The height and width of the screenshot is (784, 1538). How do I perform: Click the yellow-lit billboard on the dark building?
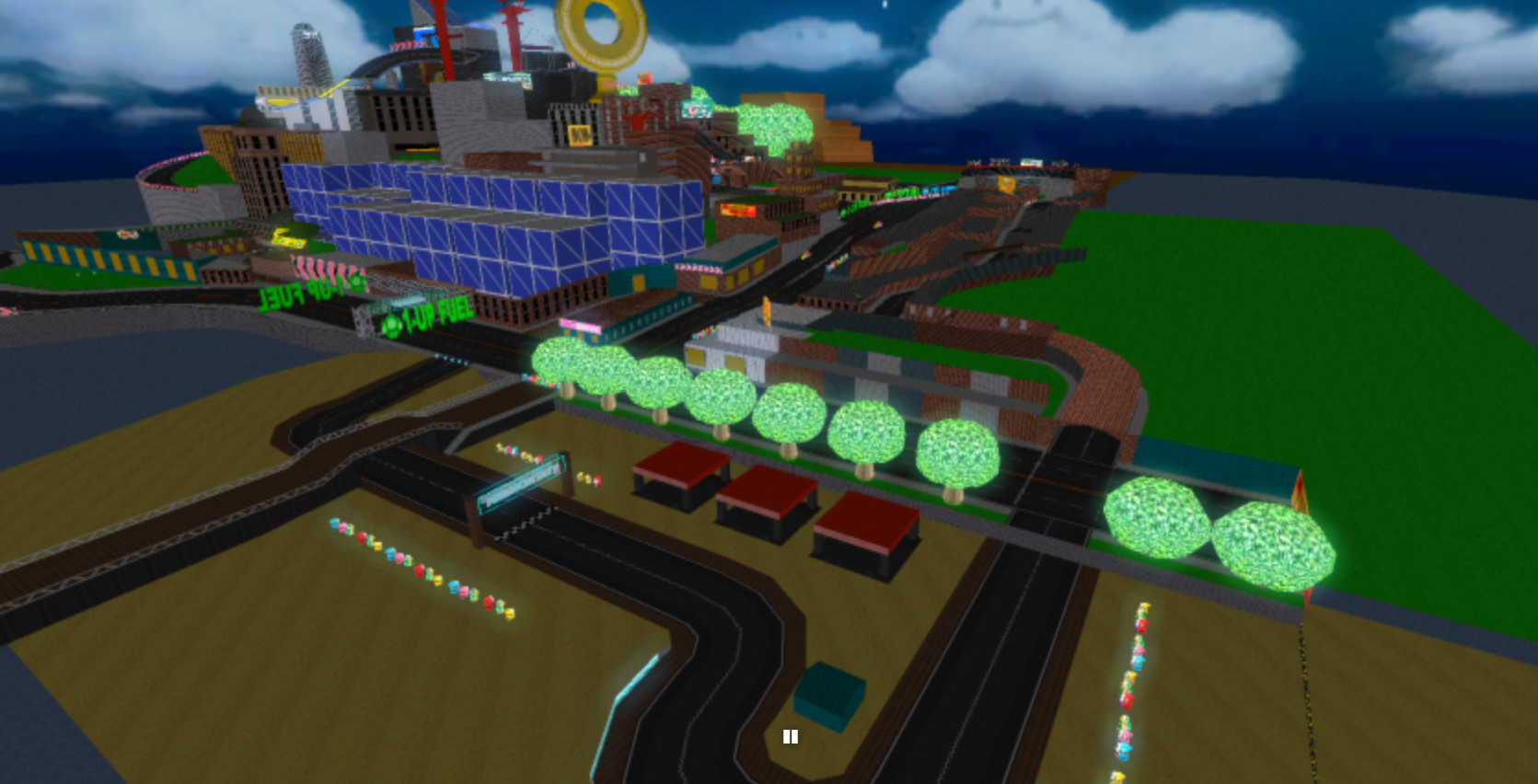[580, 135]
